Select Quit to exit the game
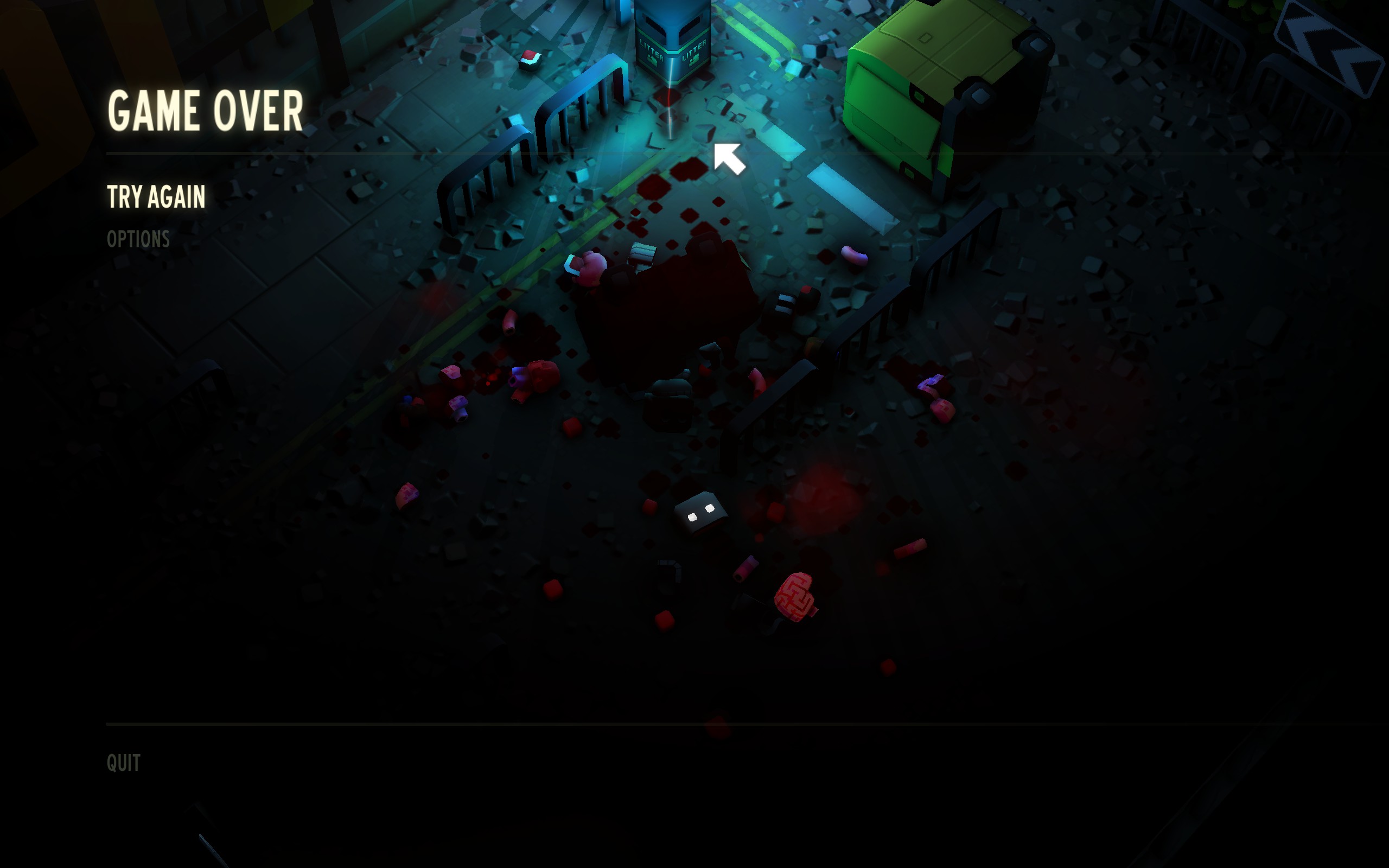 [x=123, y=763]
